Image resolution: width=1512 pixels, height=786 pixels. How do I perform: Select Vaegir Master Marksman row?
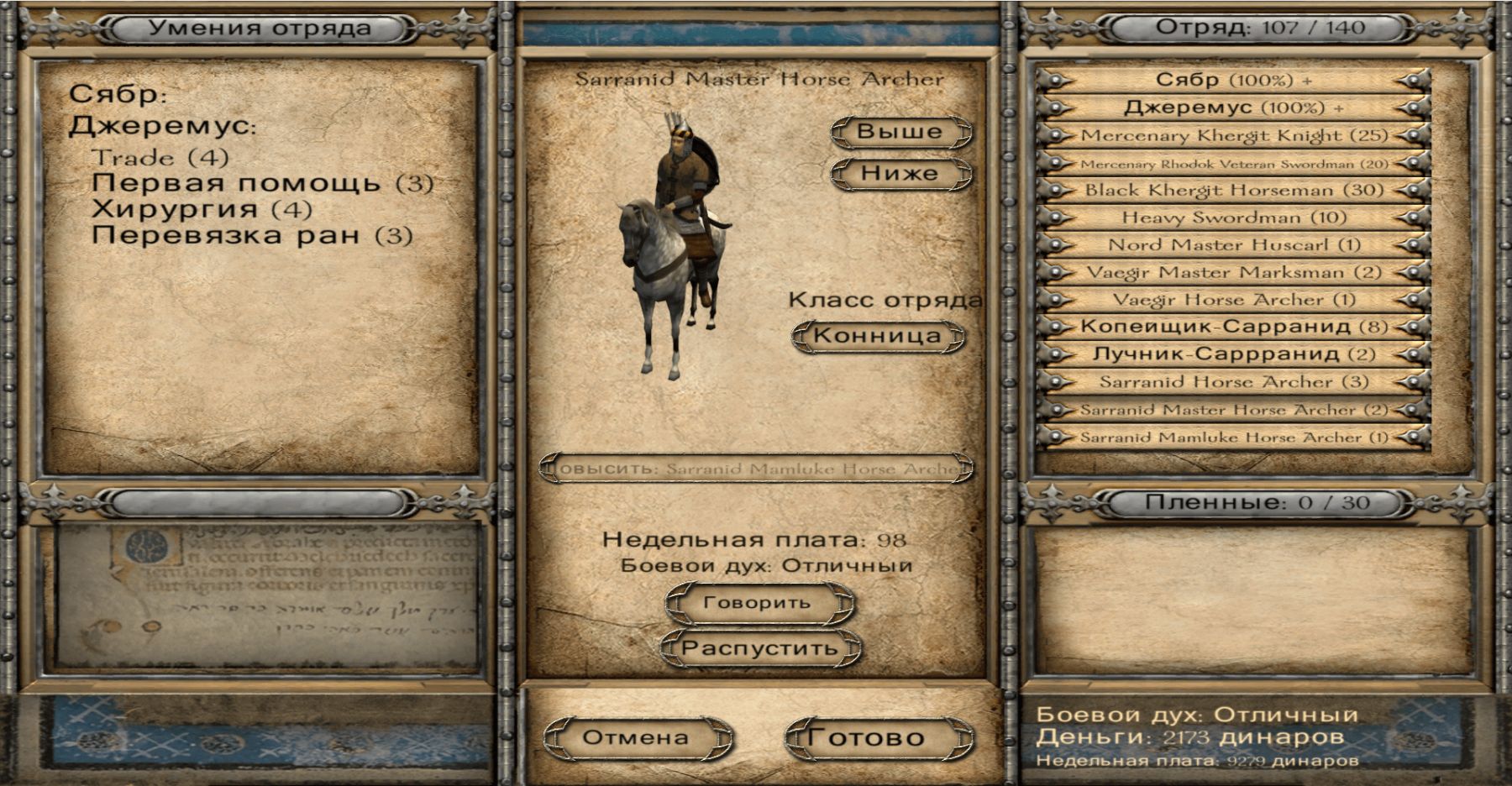point(1233,272)
